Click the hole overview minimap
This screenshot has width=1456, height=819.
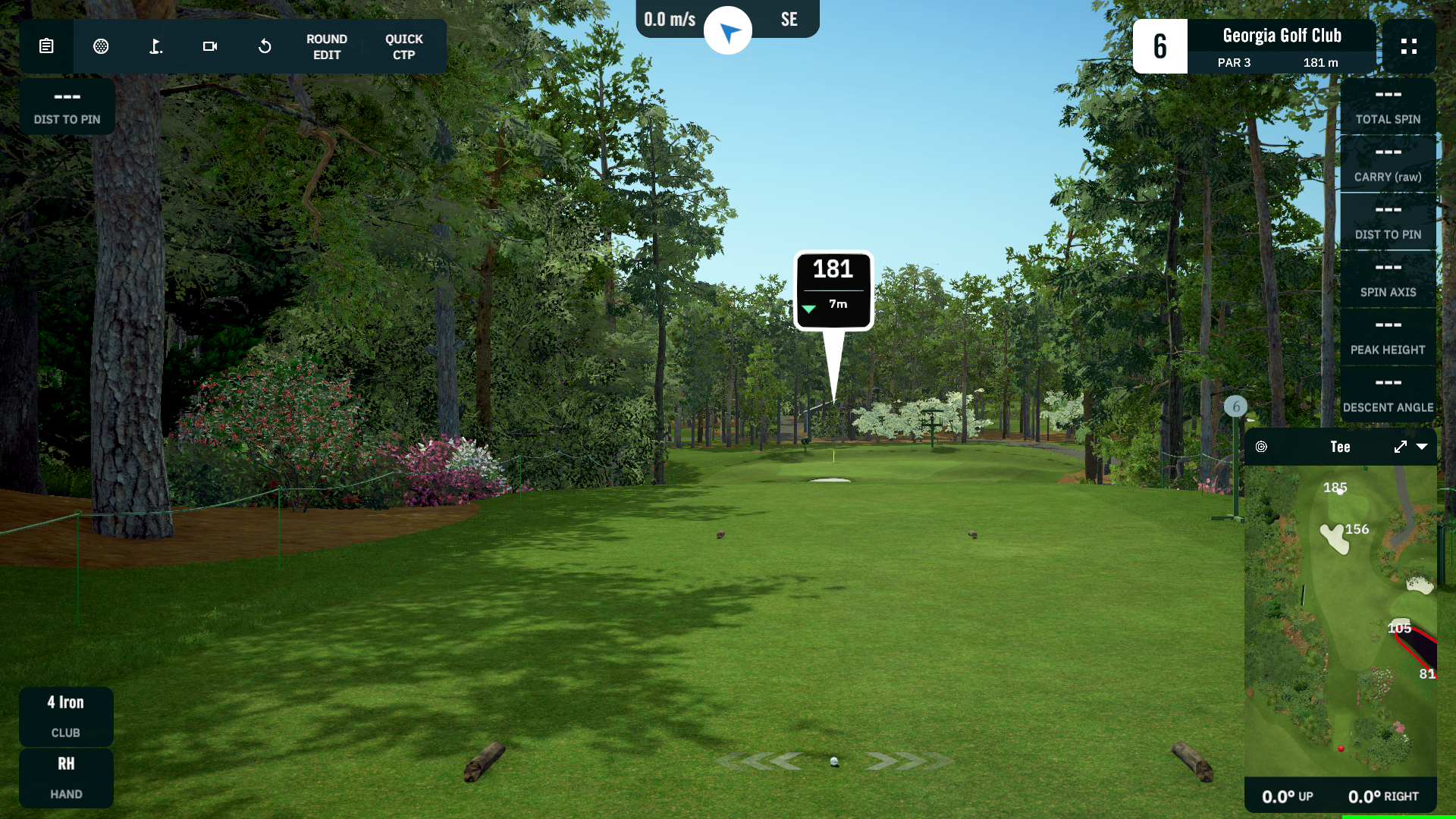point(1340,620)
